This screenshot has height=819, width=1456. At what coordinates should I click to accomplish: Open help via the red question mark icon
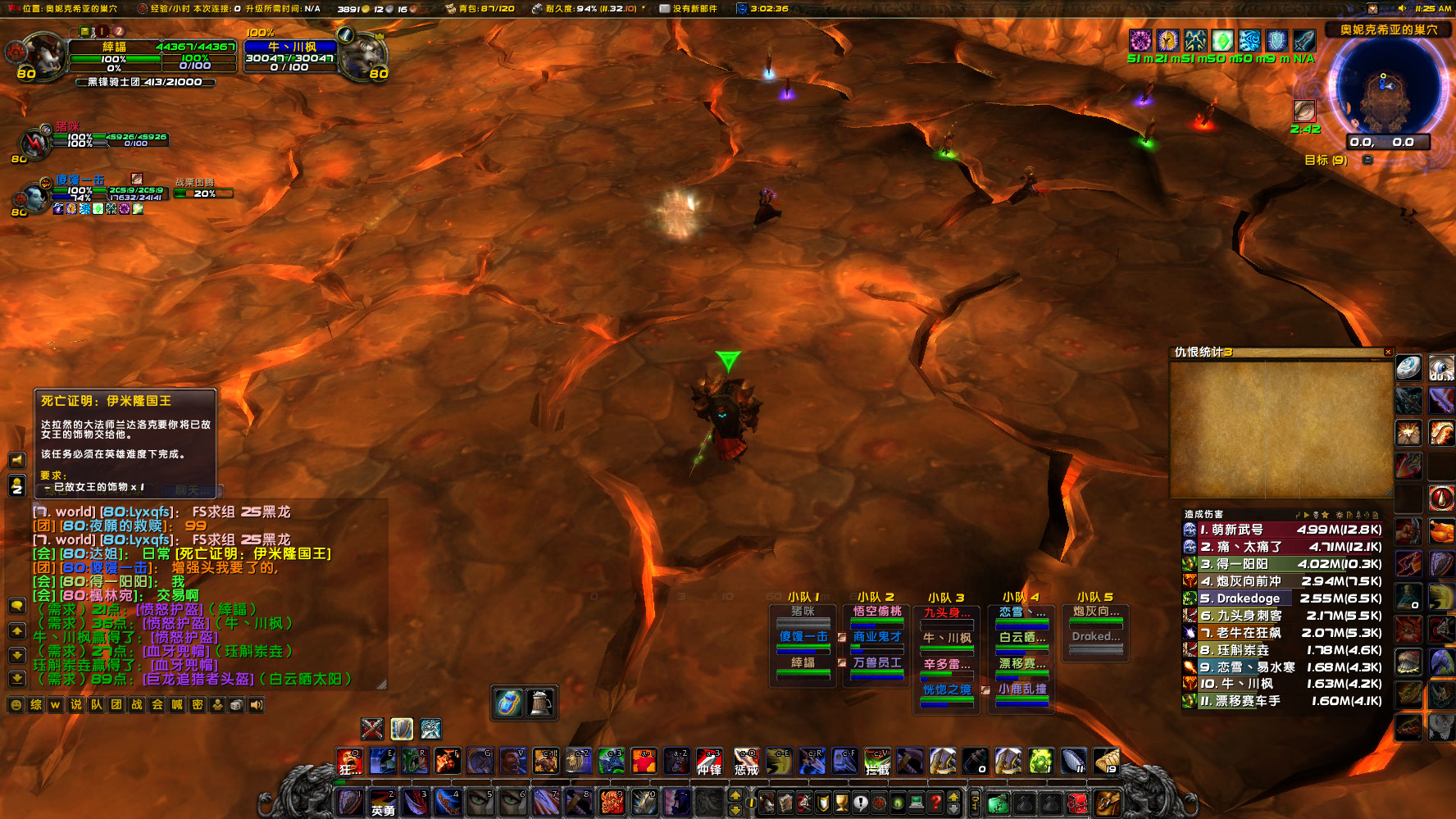(x=935, y=803)
